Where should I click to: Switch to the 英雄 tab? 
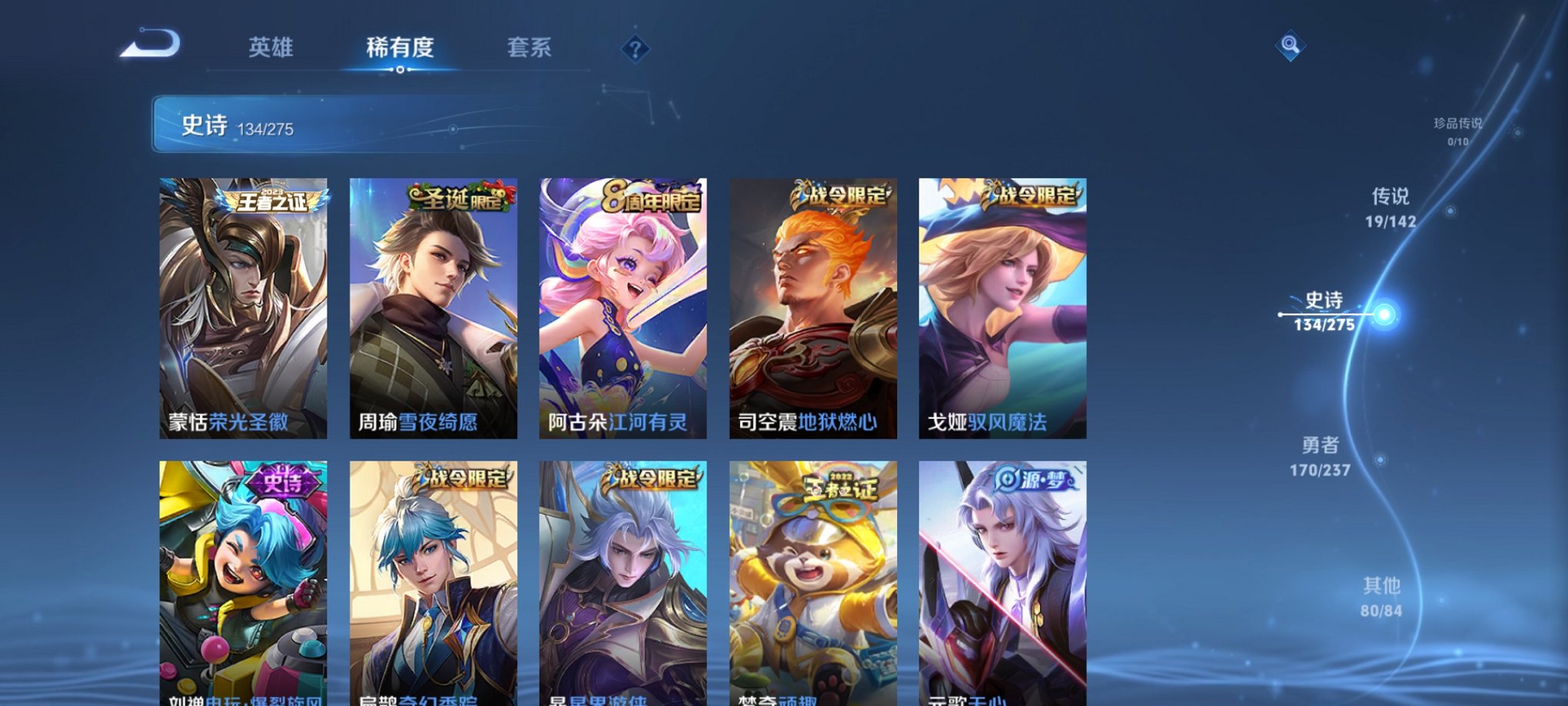click(x=273, y=48)
